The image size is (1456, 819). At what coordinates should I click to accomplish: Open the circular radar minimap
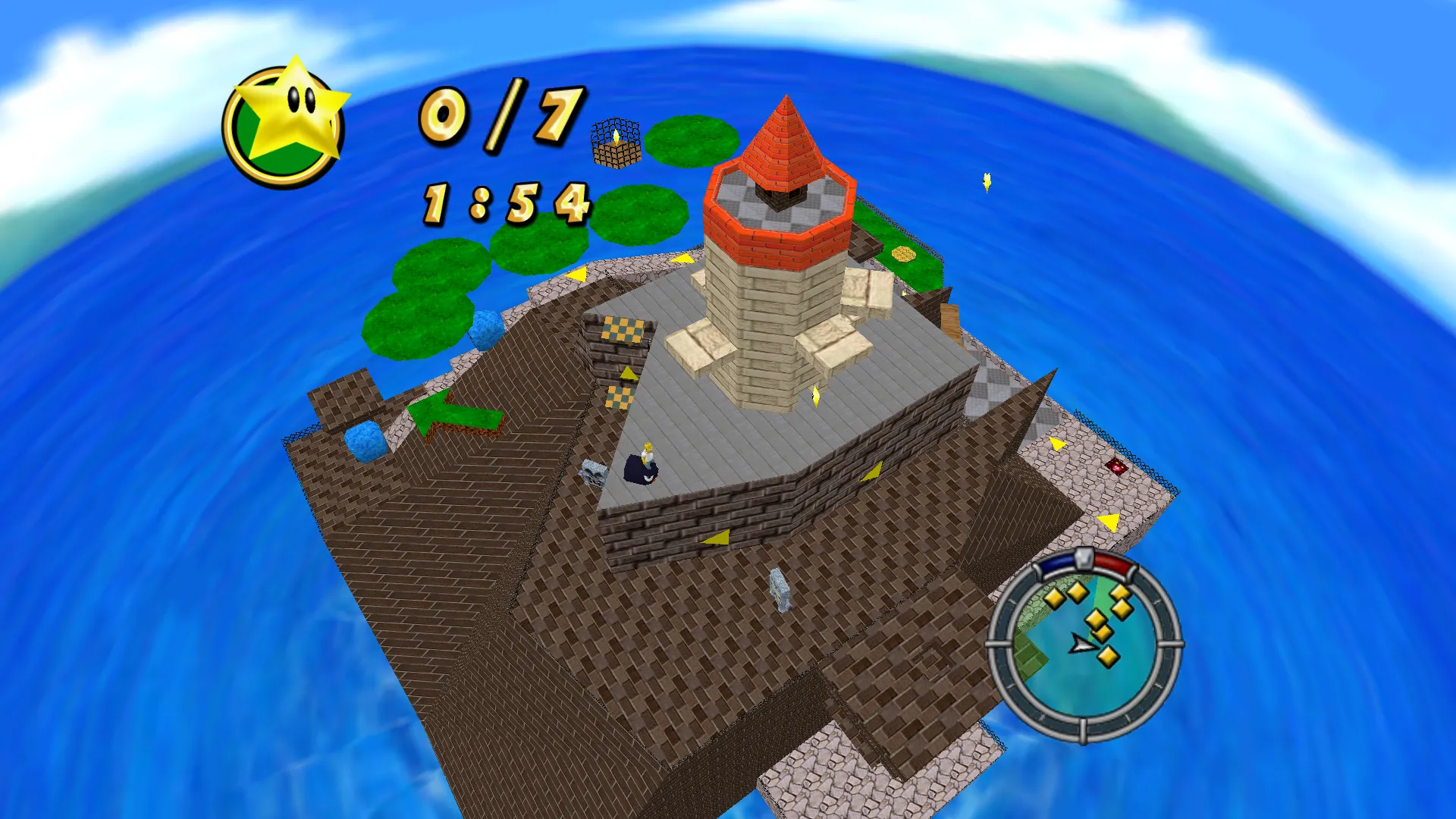(x=1084, y=645)
